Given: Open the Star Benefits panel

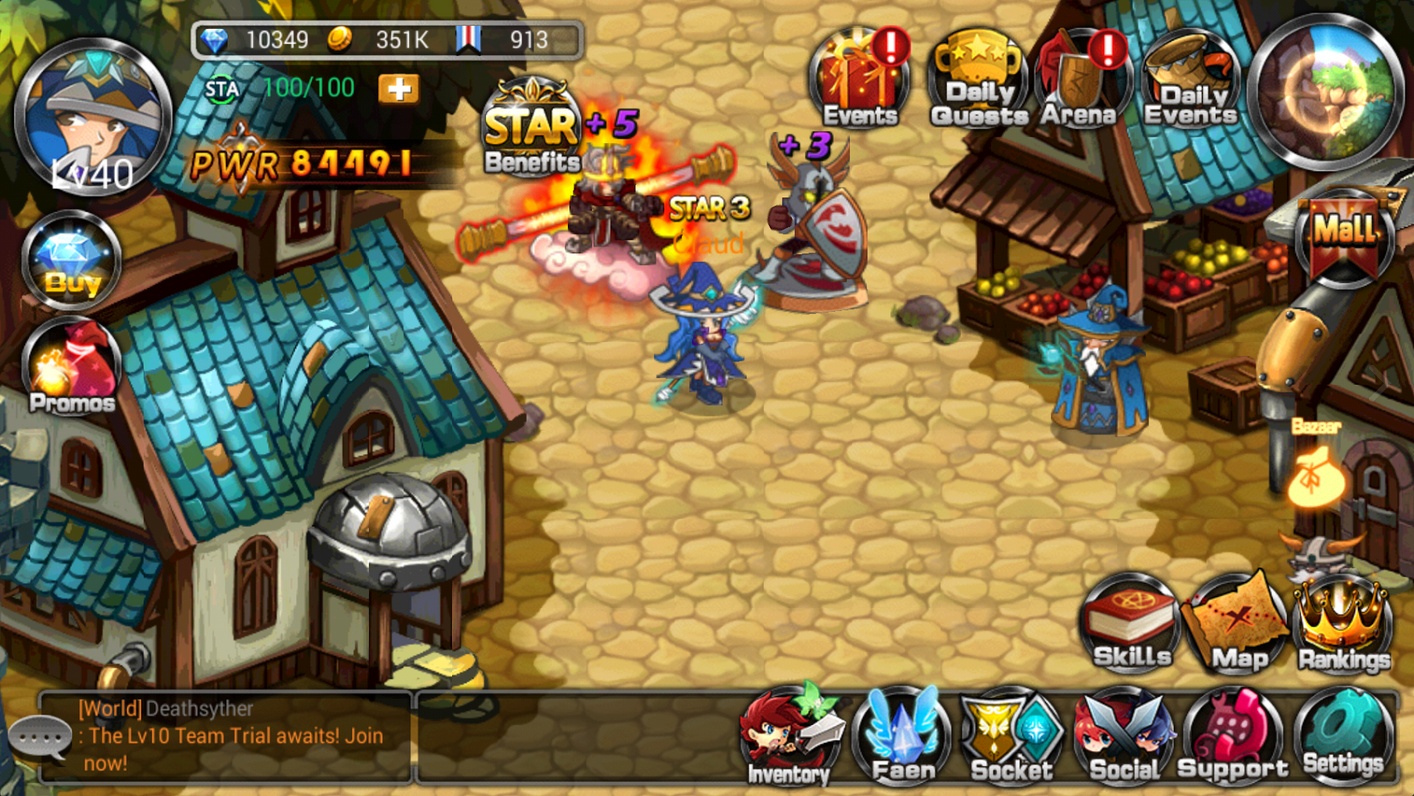Looking at the screenshot, I should click(x=532, y=130).
